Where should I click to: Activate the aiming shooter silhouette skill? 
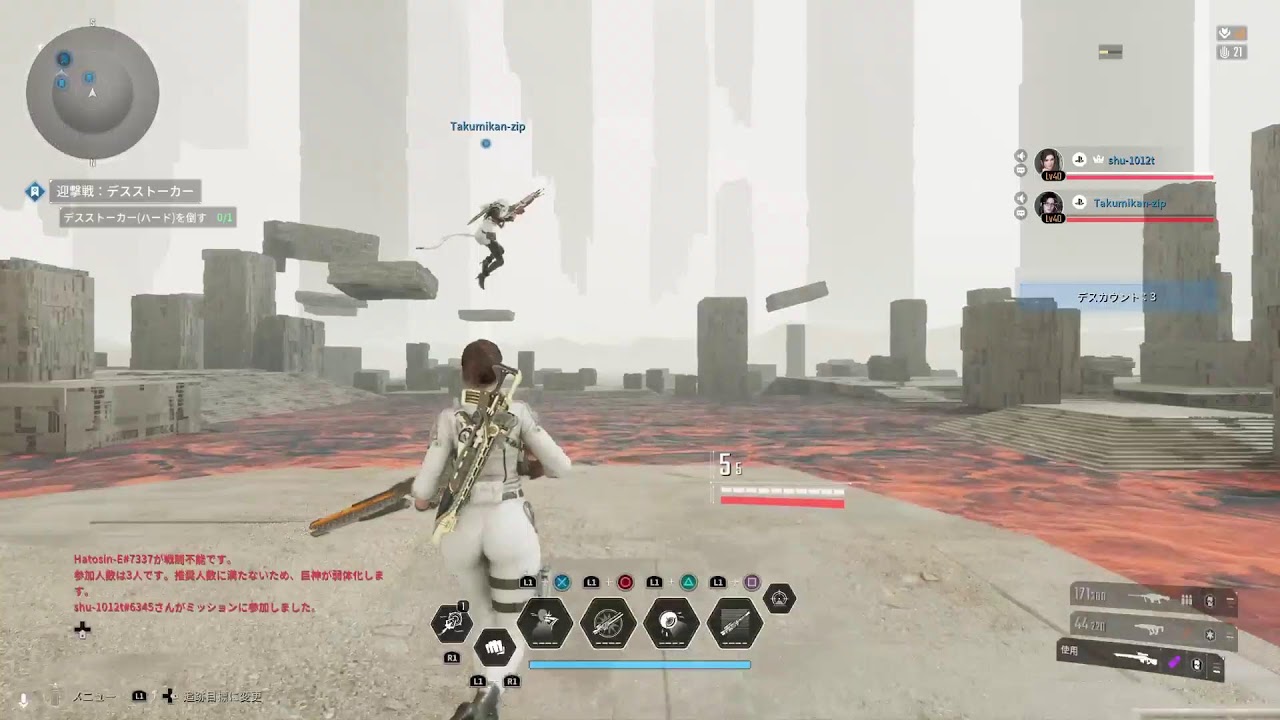click(545, 623)
